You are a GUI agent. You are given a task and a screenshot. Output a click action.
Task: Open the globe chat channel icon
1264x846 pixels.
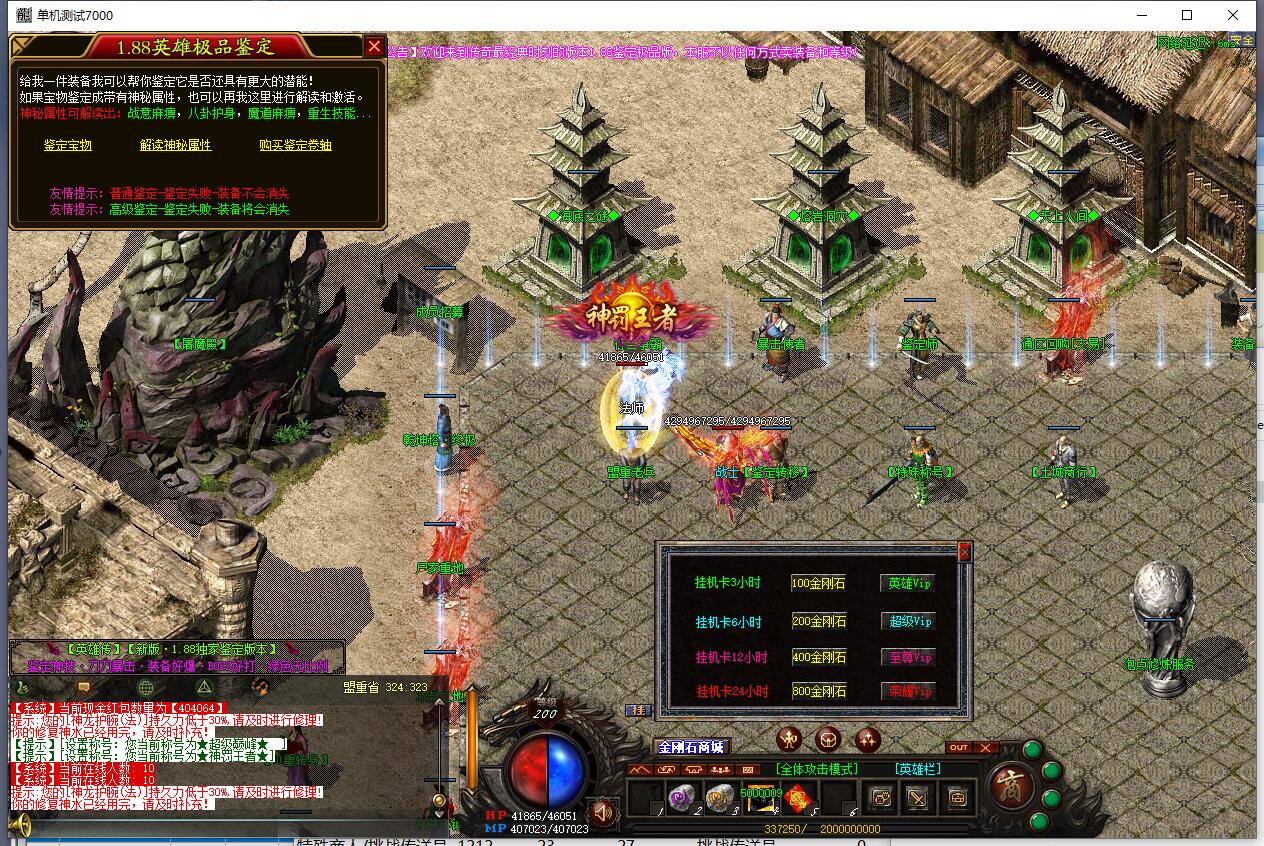click(x=146, y=687)
